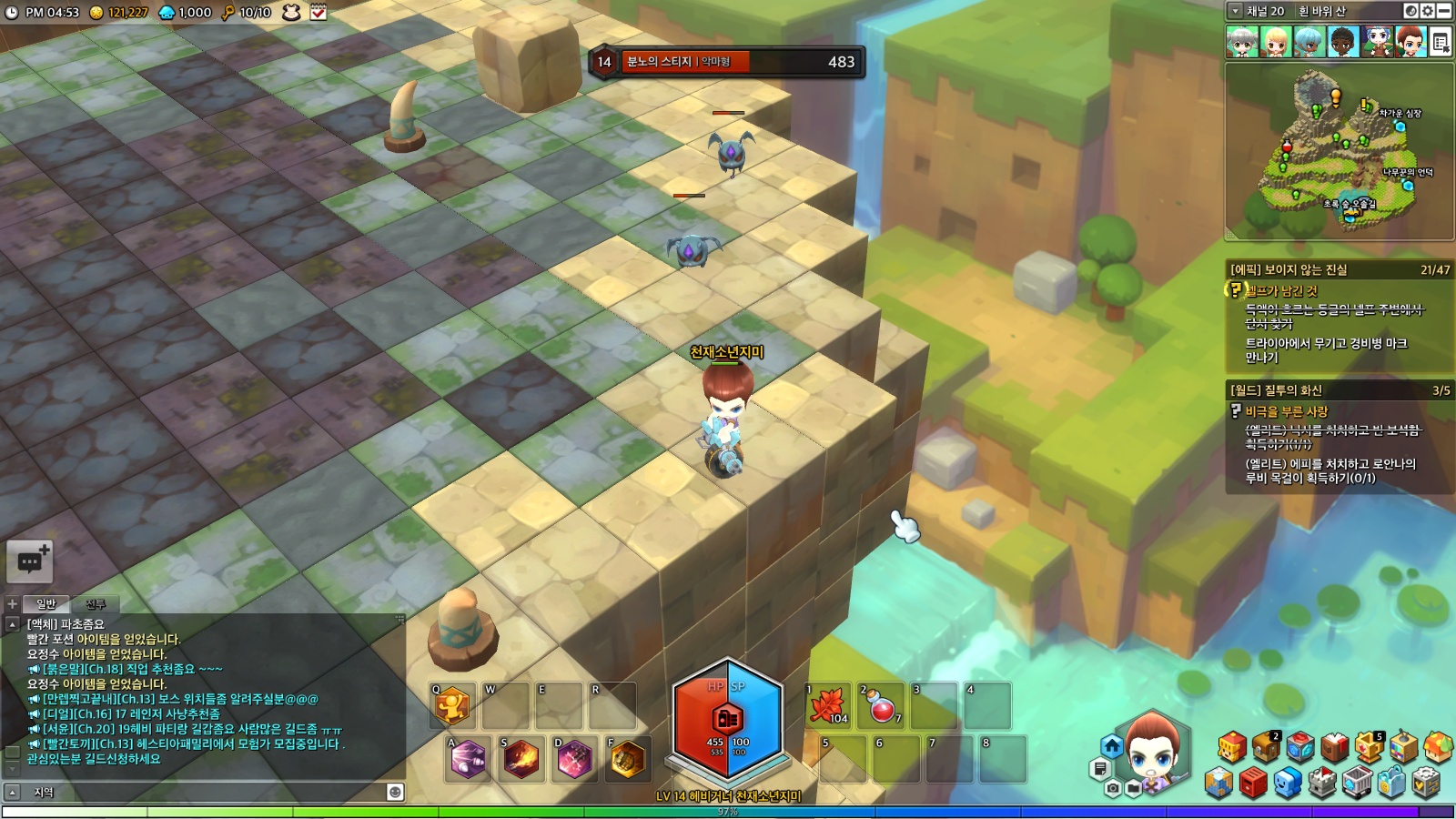Open new chat bubble button
This screenshot has width=1456, height=819.
29,561
